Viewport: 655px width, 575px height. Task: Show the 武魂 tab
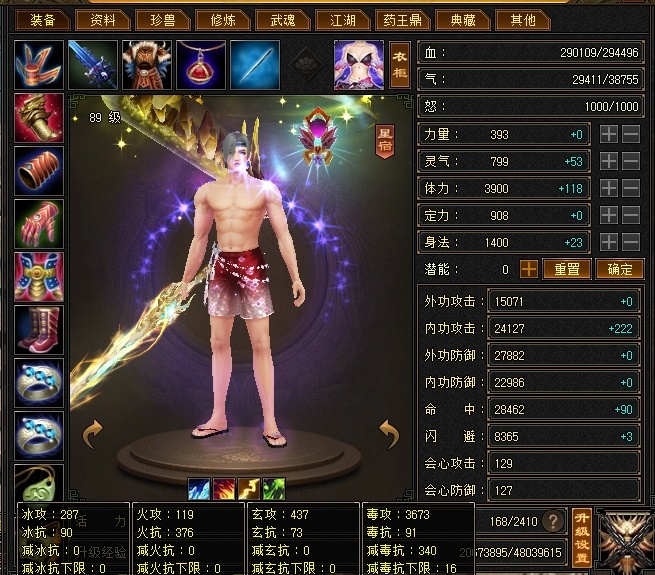(x=275, y=19)
